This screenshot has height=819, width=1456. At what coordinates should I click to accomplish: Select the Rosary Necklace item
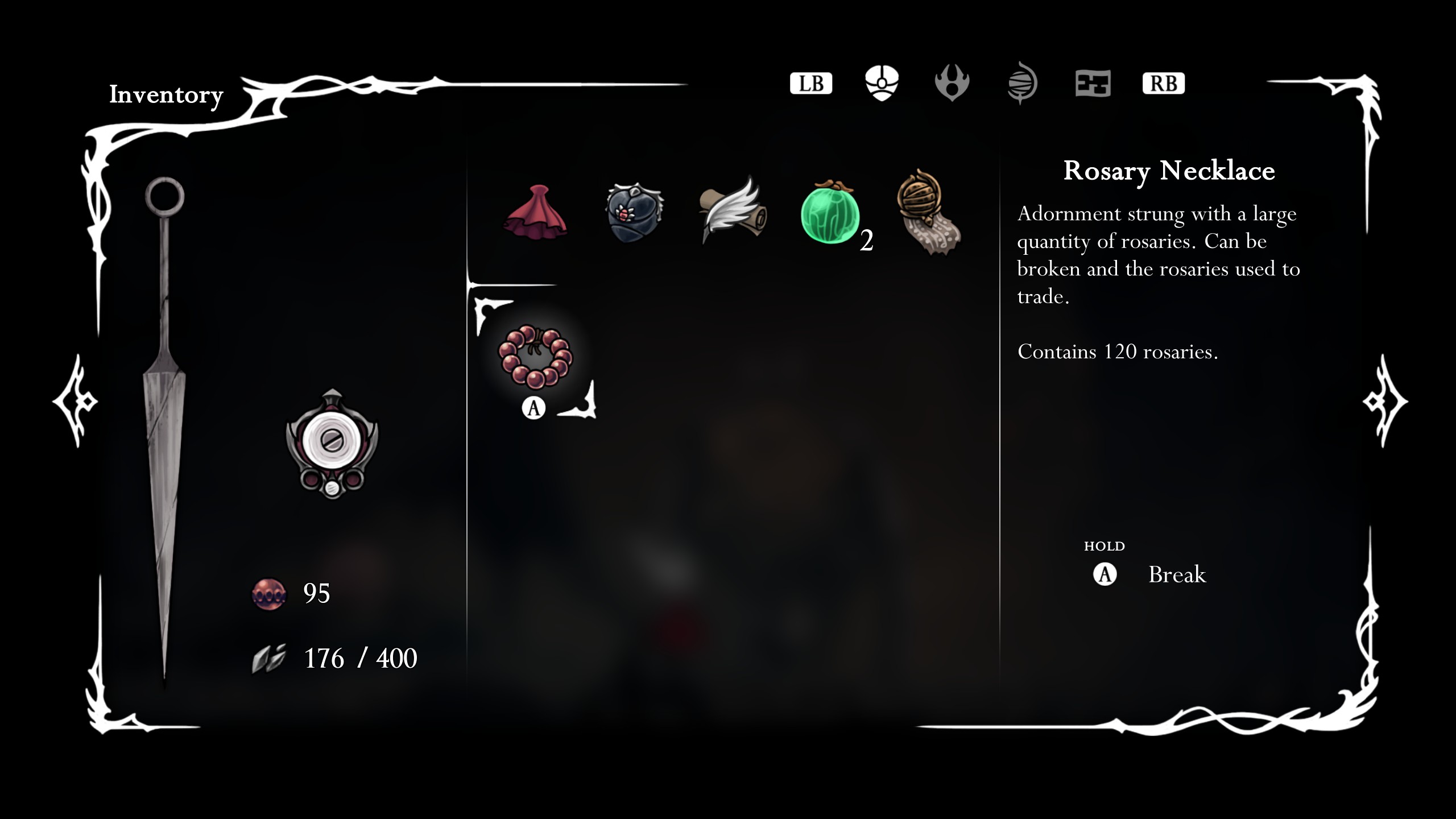click(x=535, y=357)
